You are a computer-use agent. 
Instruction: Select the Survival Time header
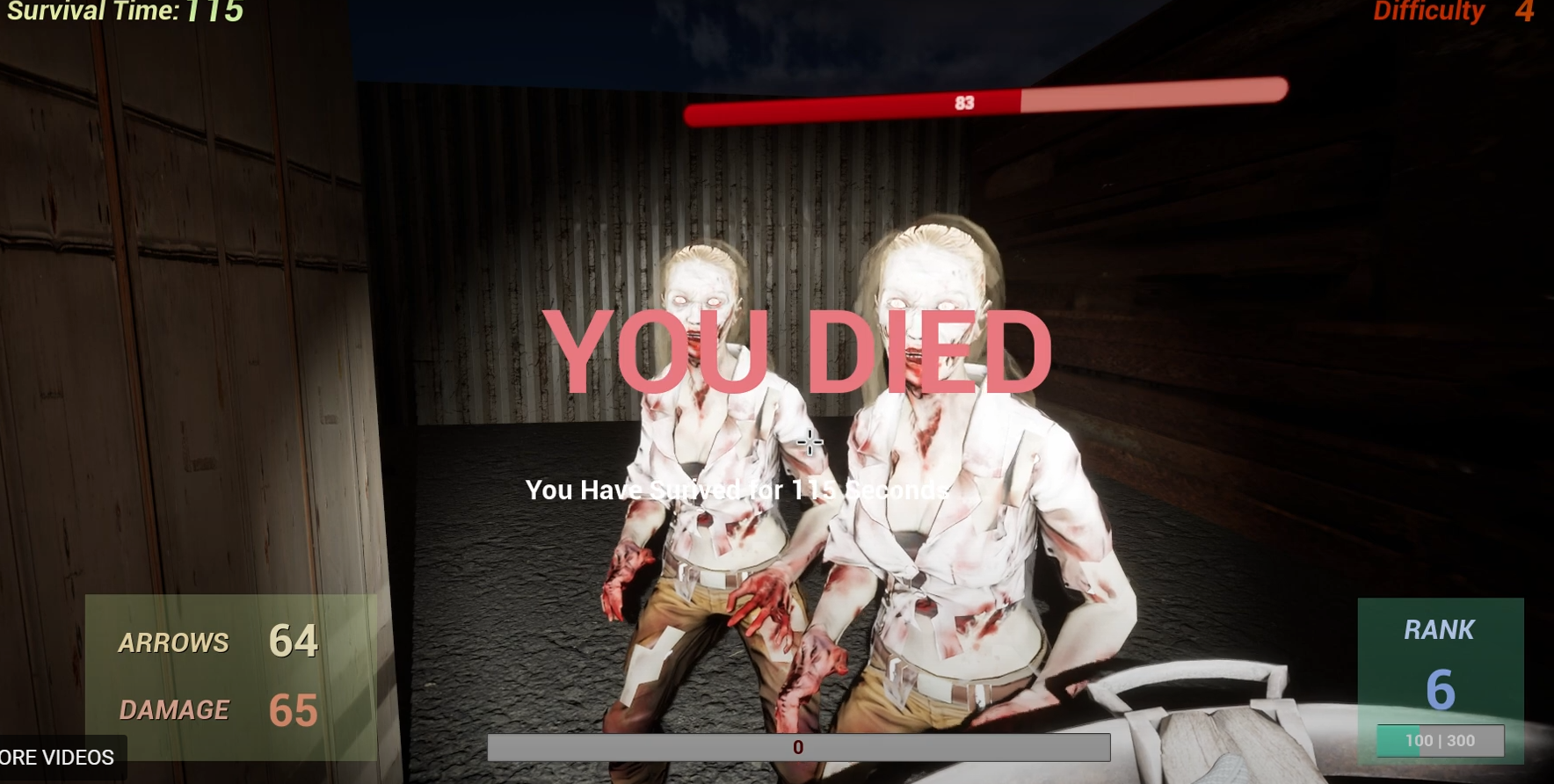pyautogui.click(x=88, y=12)
